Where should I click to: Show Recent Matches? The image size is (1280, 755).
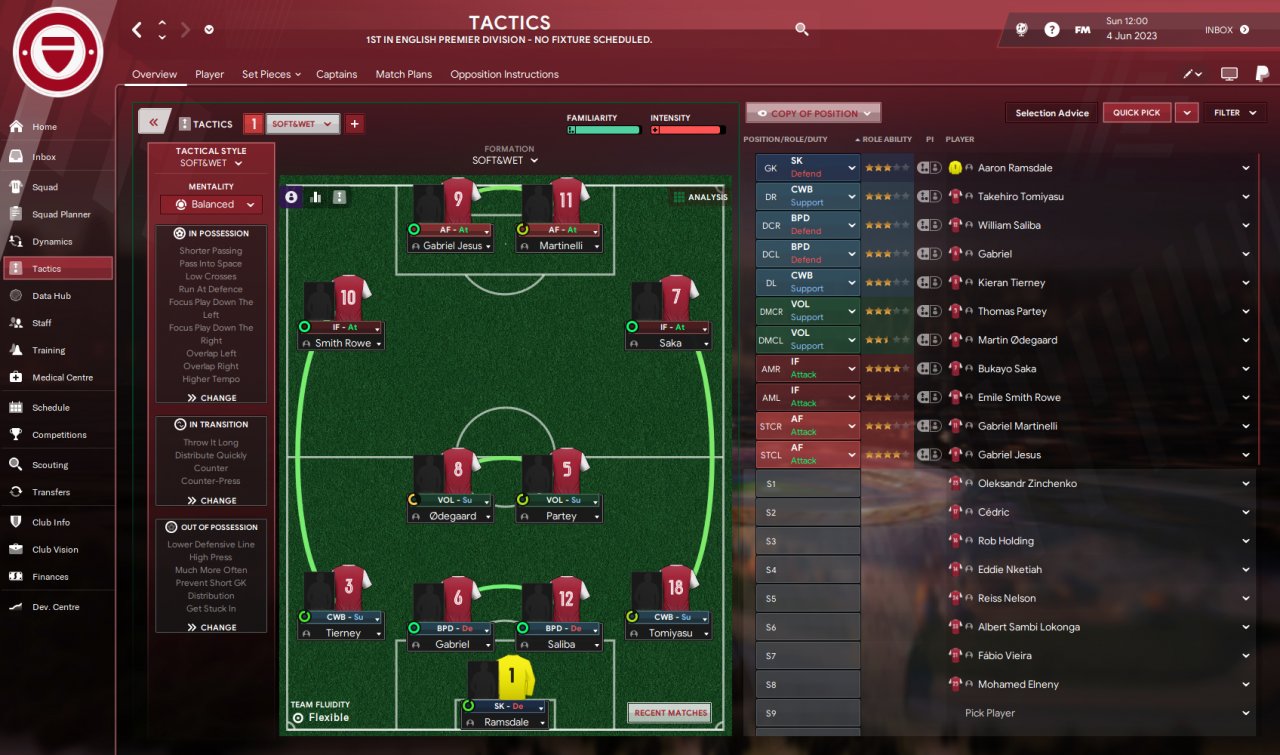click(670, 713)
